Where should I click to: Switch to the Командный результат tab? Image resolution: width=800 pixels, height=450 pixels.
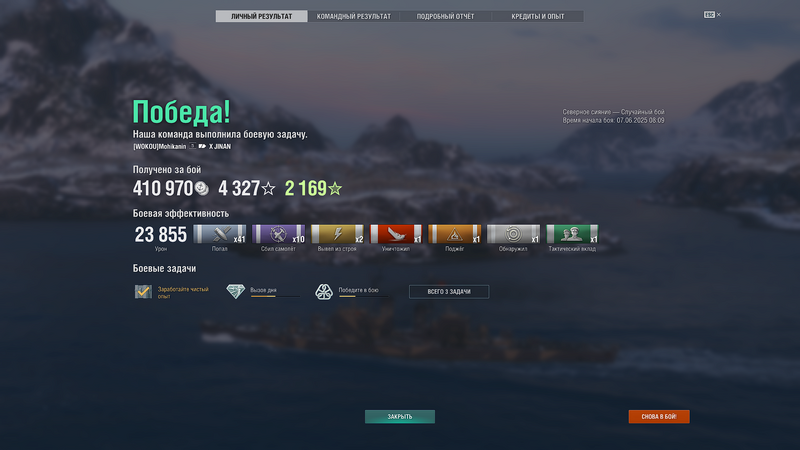point(353,16)
